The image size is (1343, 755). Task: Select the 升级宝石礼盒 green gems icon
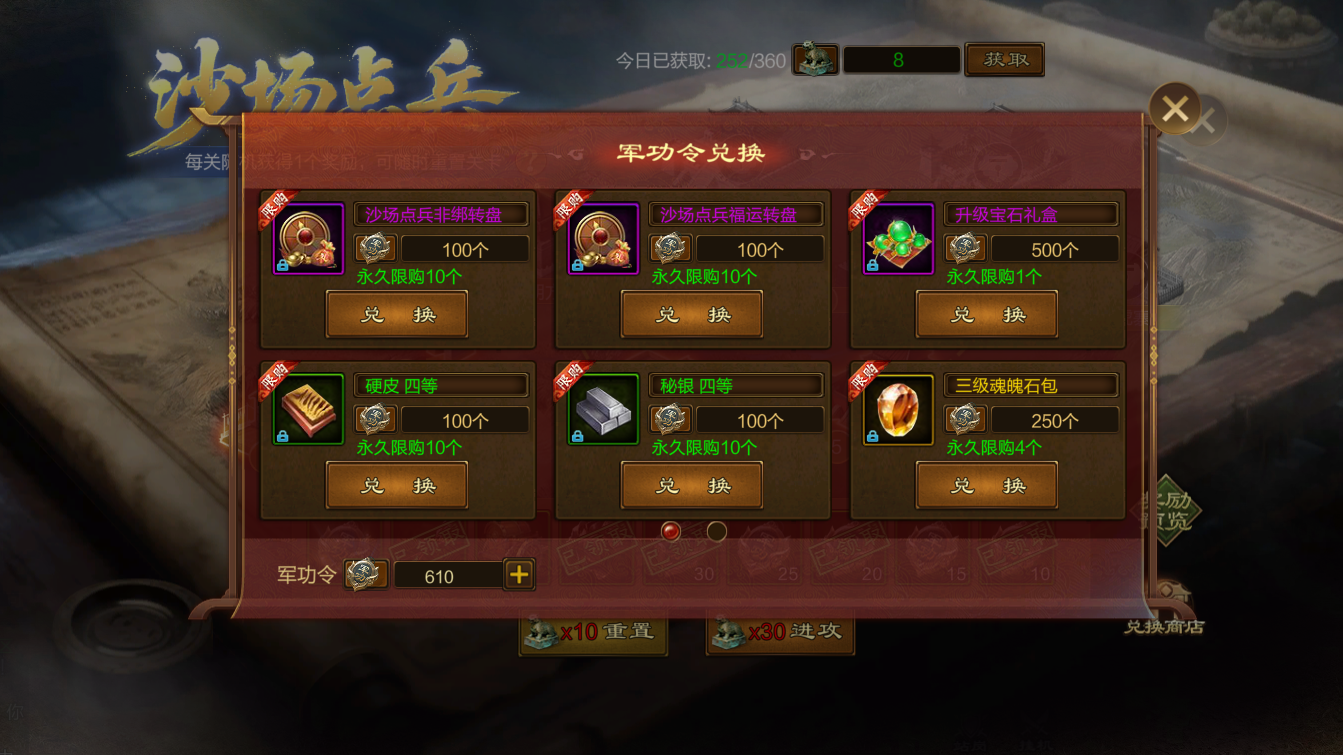(x=898, y=239)
